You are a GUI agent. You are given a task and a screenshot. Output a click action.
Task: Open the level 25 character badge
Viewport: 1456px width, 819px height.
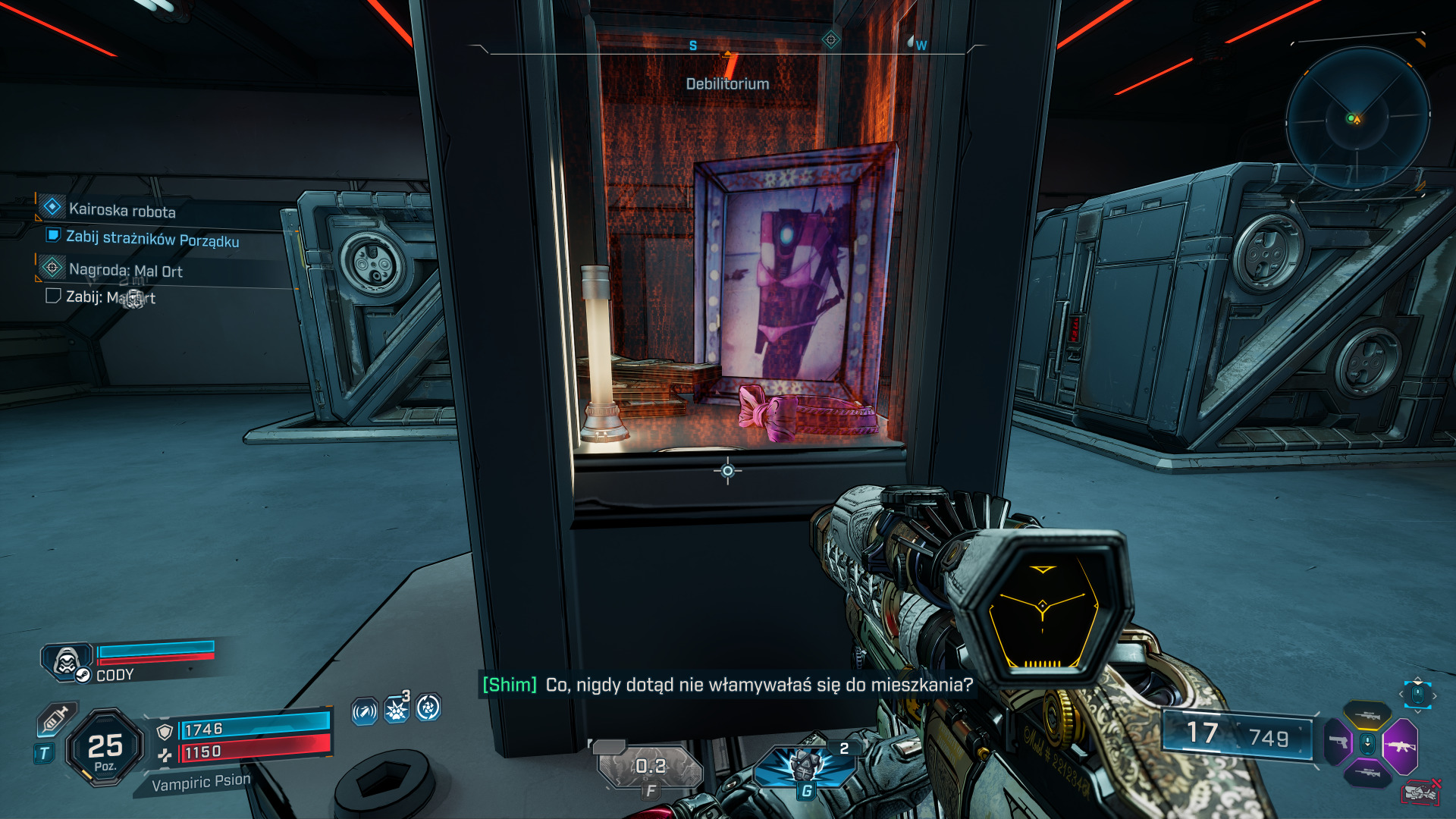[105, 748]
